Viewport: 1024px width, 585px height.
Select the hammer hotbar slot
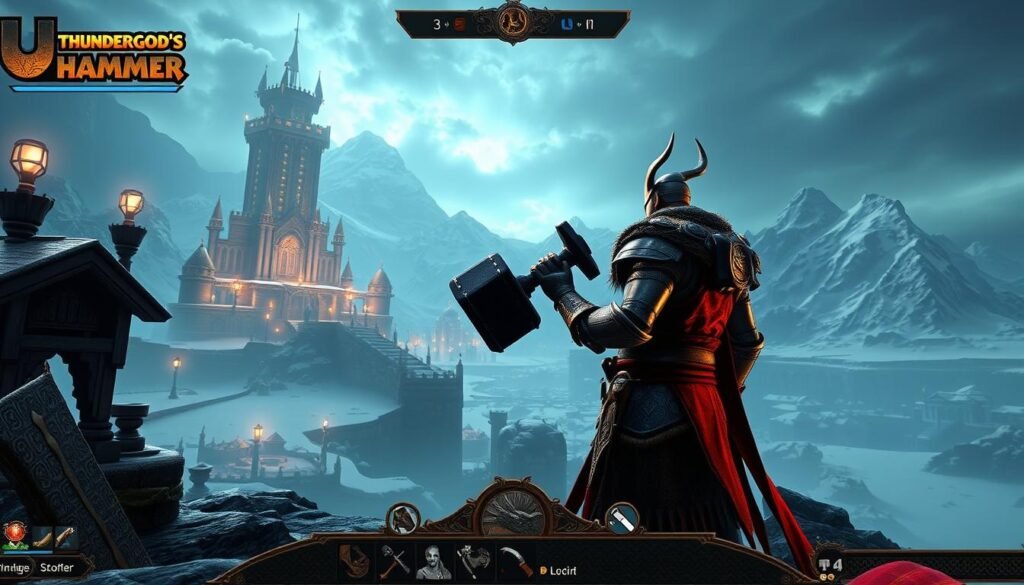point(394,560)
